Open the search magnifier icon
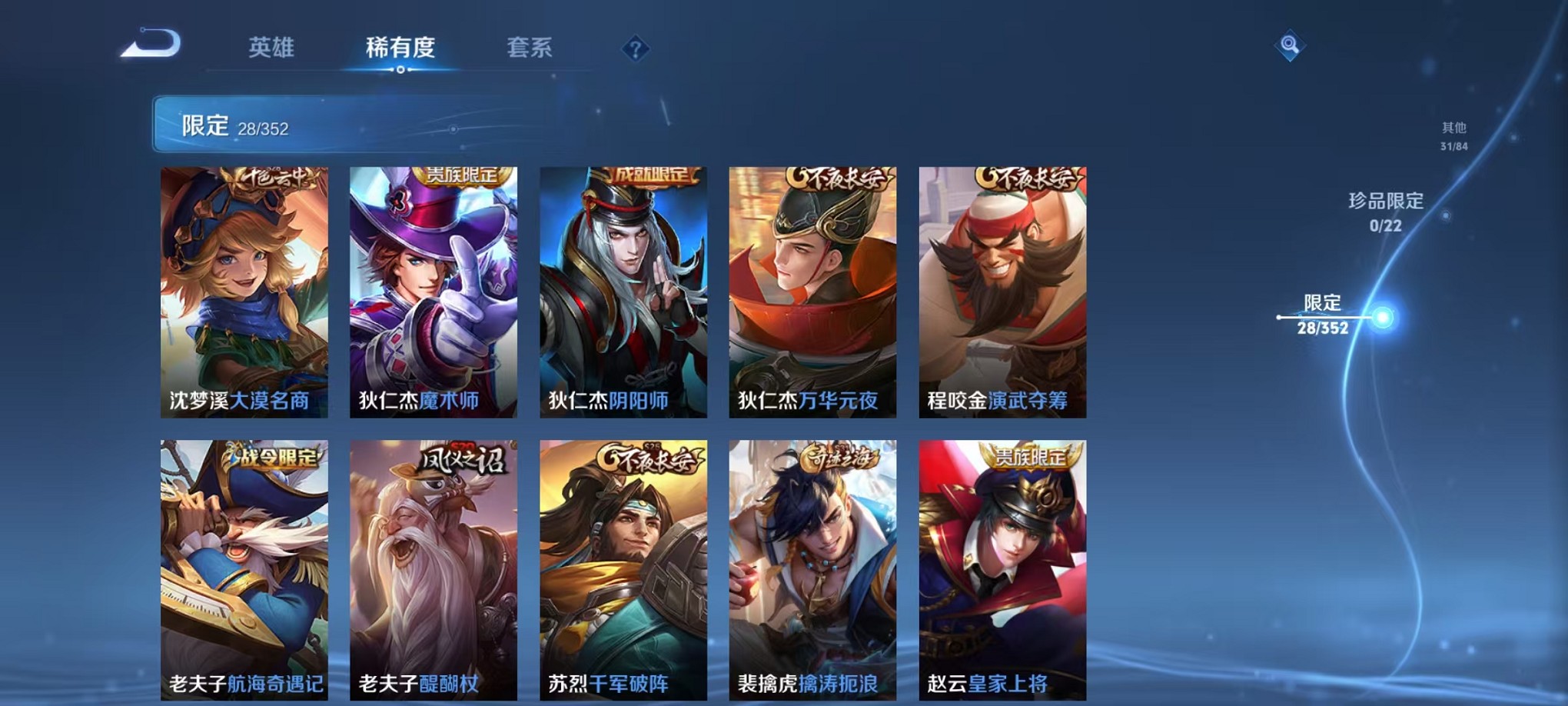This screenshot has height=706, width=1568. (1290, 46)
